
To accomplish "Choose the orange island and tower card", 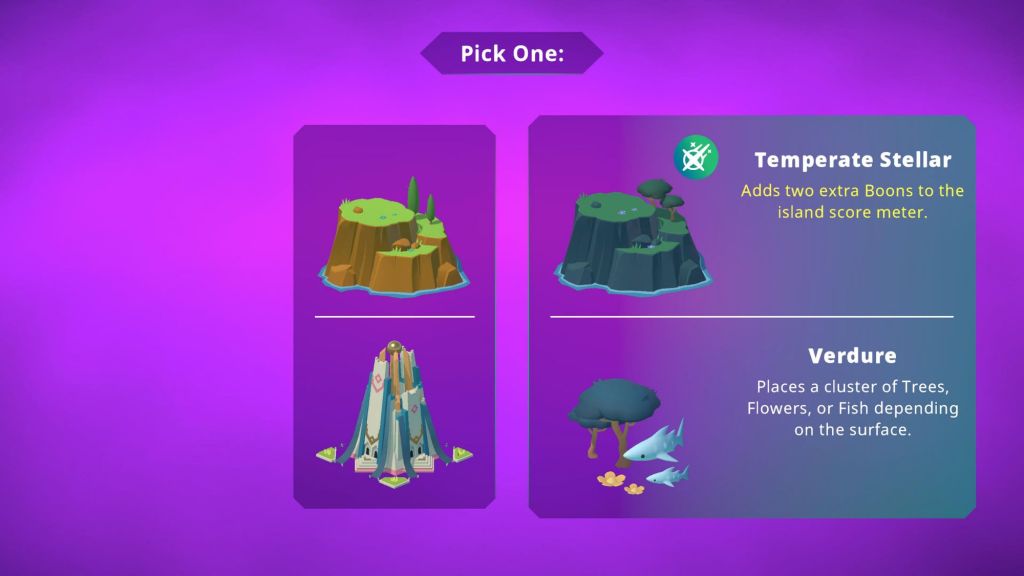I will [394, 316].
